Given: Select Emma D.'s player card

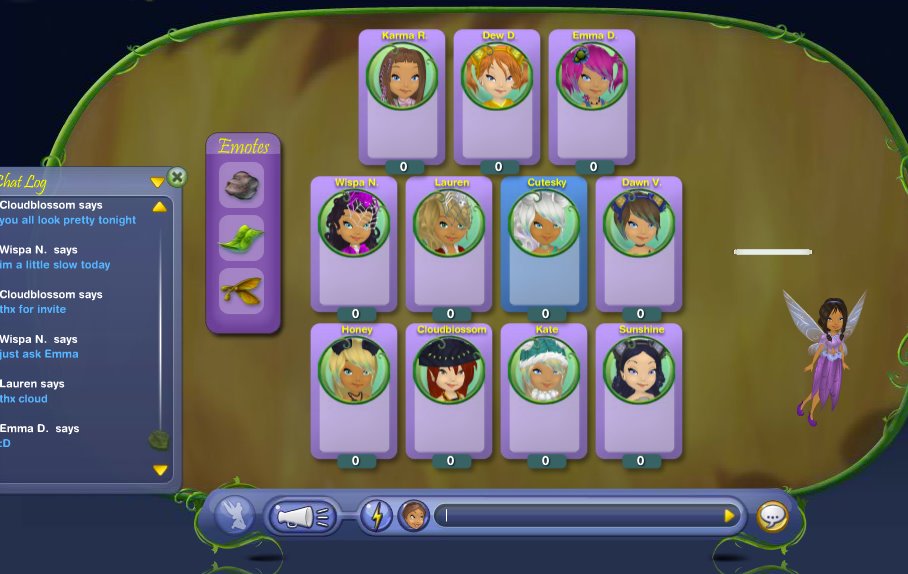Looking at the screenshot, I should pos(592,96).
